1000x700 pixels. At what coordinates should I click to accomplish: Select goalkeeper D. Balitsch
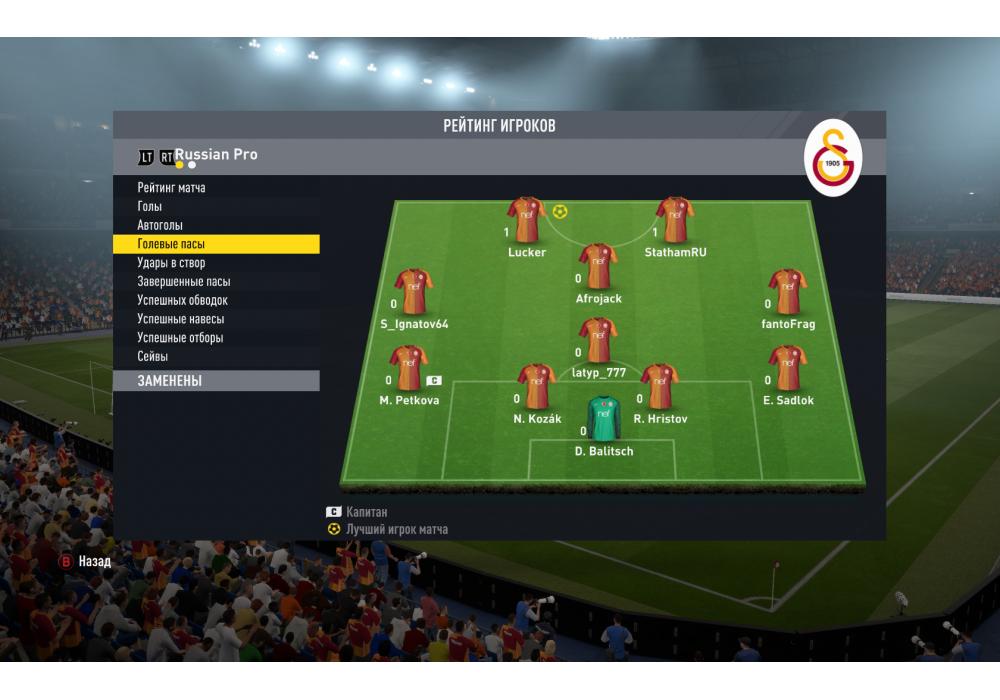point(603,420)
